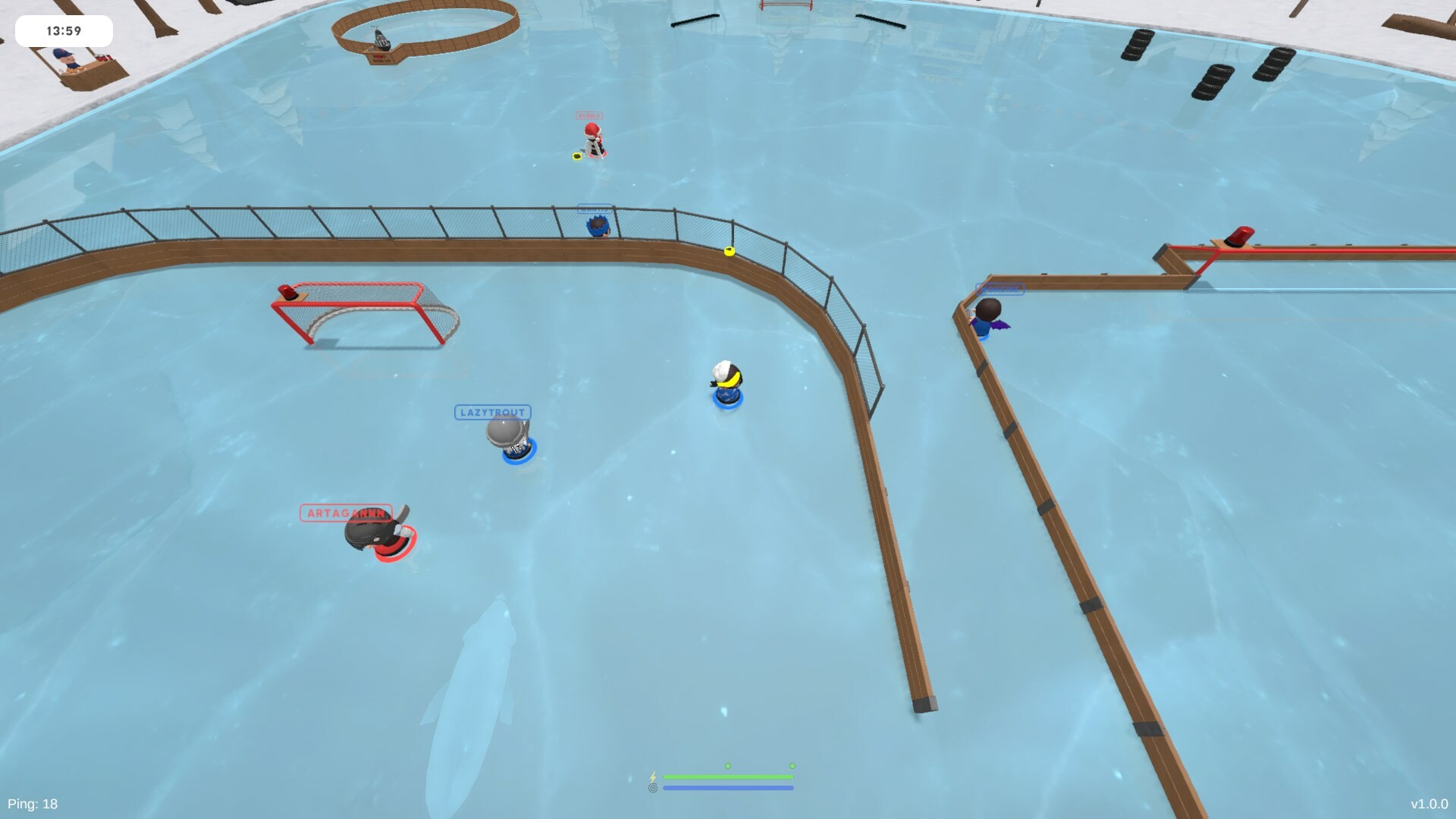Toggle the MONCINE player nametag
1456x819 pixels.
[1001, 288]
